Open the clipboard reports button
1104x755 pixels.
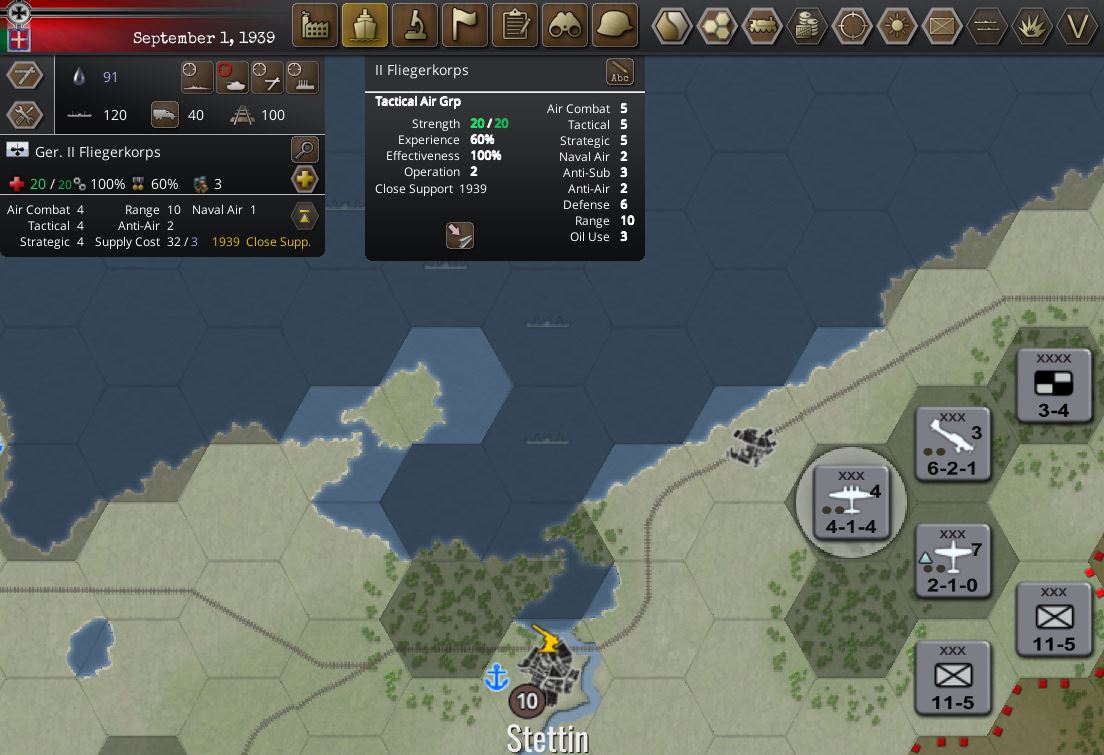click(515, 25)
